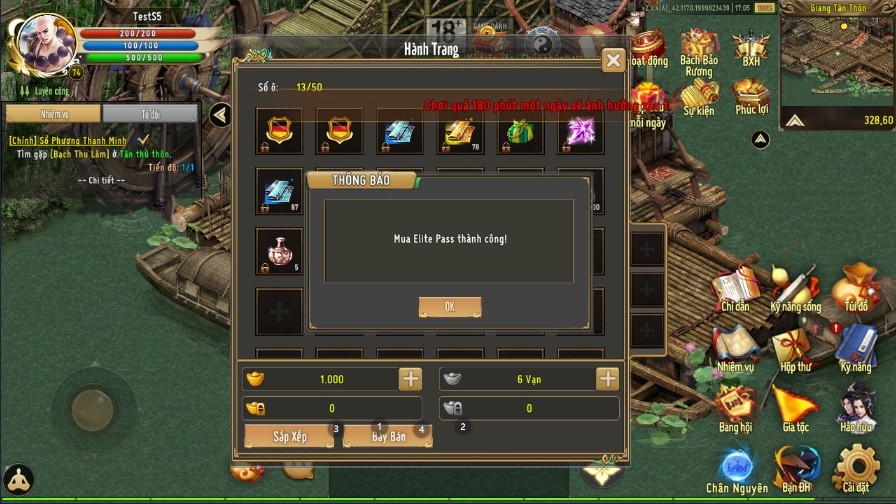The image size is (896, 504).
Task: Sort the bag with Sắp Xếp
Action: coord(289,437)
